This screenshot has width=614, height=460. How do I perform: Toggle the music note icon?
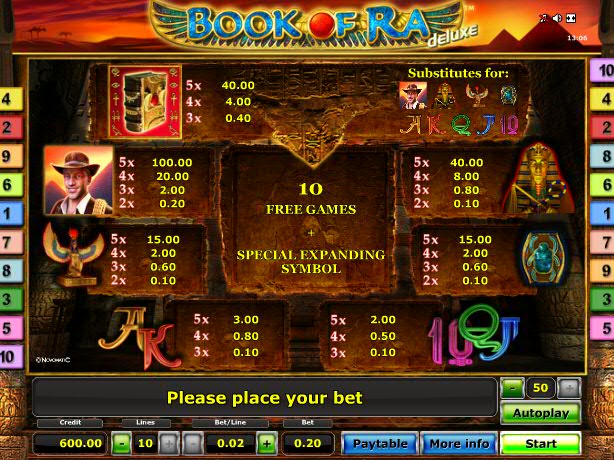tap(543, 19)
